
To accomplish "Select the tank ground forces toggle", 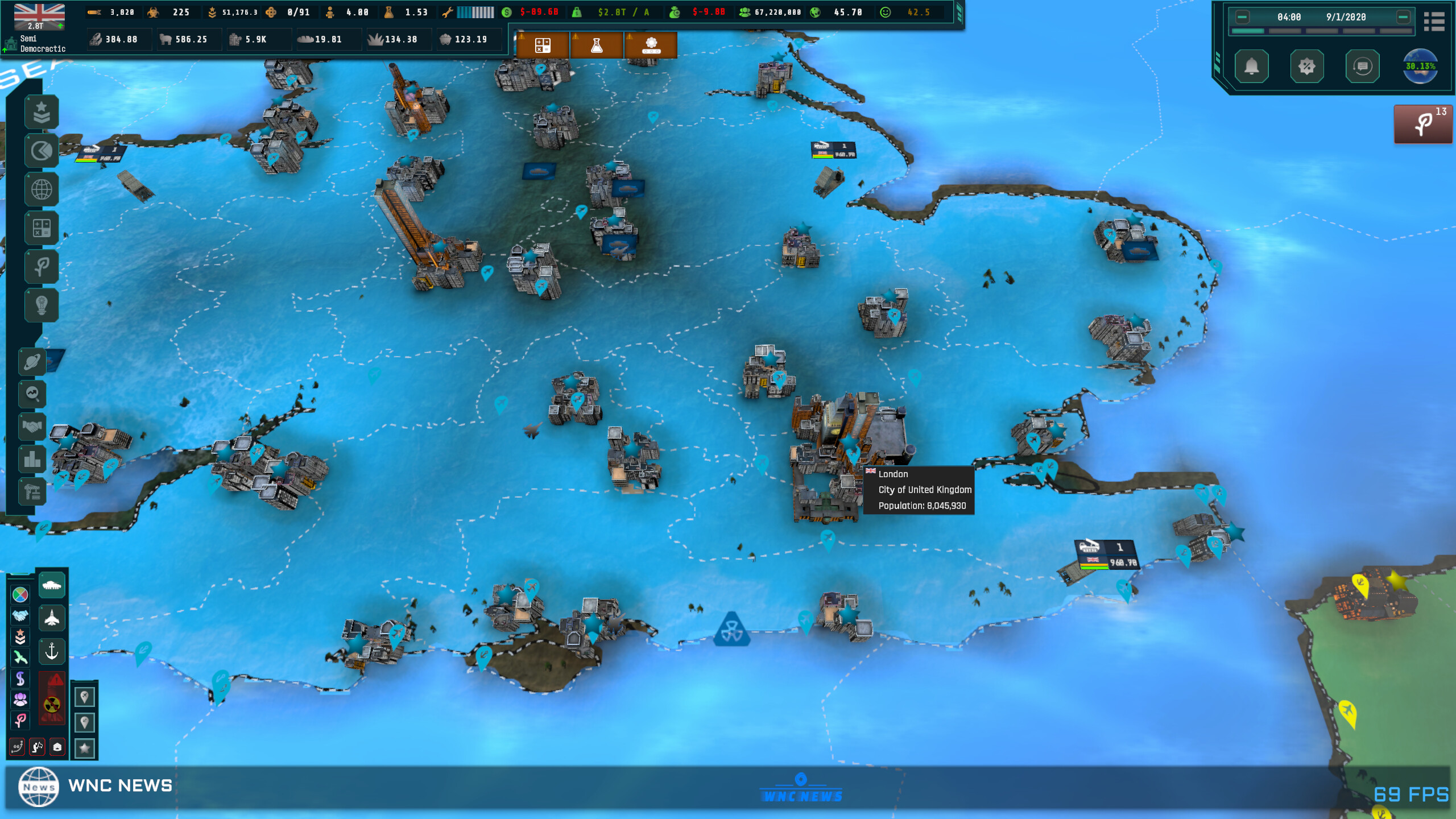I will pos(51,586).
